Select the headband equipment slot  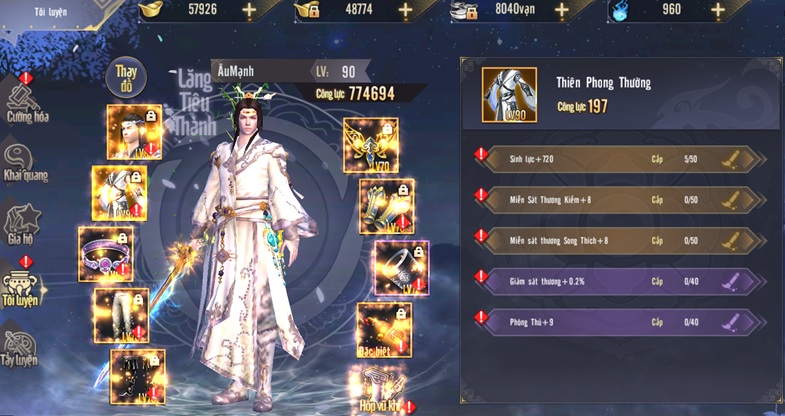[134, 132]
